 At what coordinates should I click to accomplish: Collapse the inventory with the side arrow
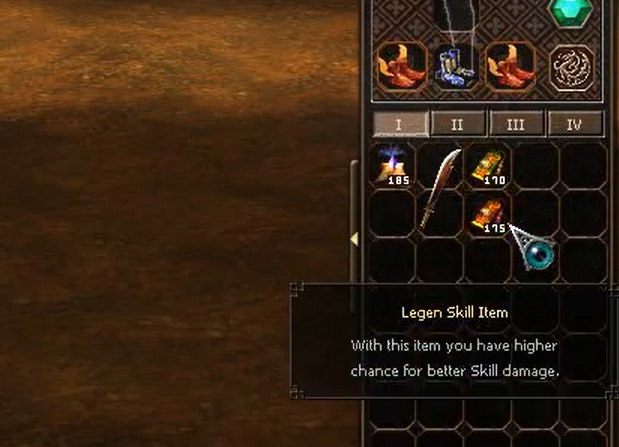coord(353,239)
